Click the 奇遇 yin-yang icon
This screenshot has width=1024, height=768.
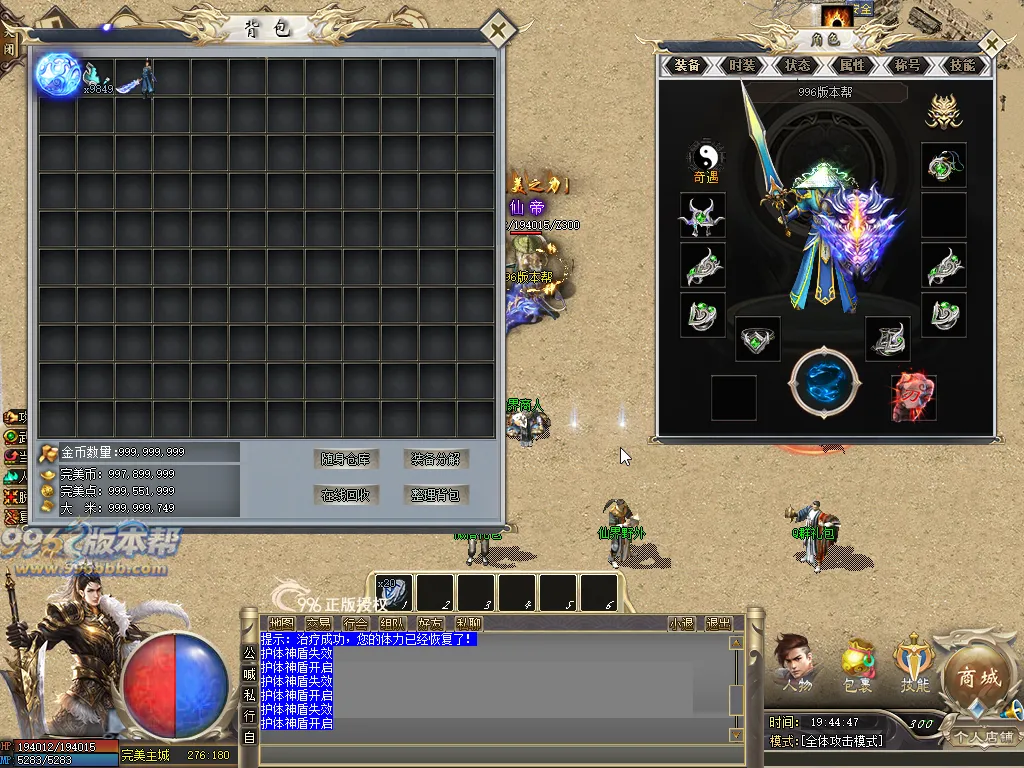click(706, 158)
